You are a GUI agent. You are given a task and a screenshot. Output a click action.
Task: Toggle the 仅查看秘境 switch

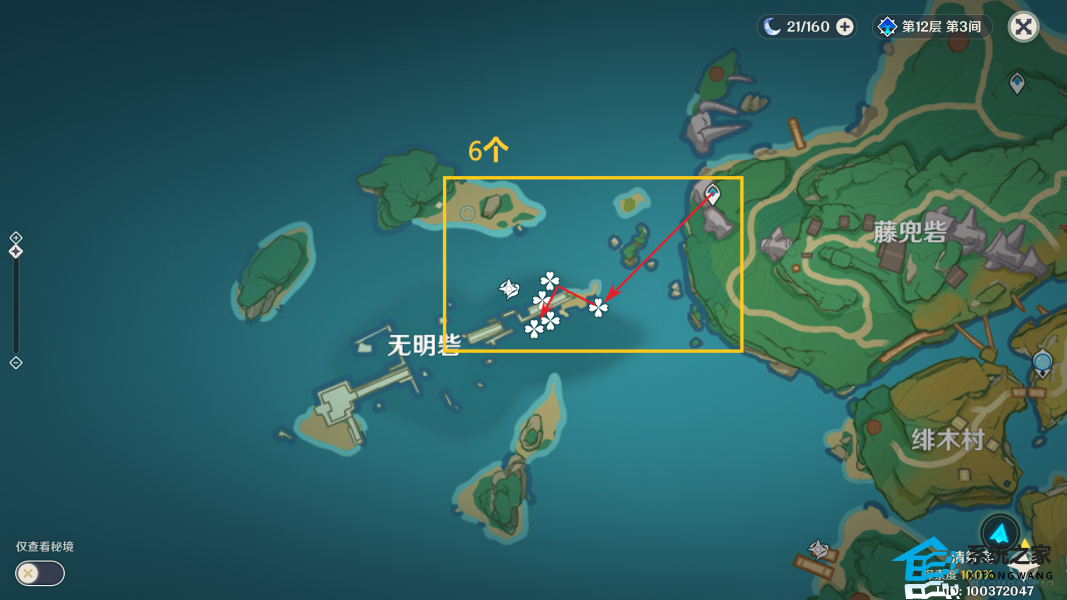(40, 573)
